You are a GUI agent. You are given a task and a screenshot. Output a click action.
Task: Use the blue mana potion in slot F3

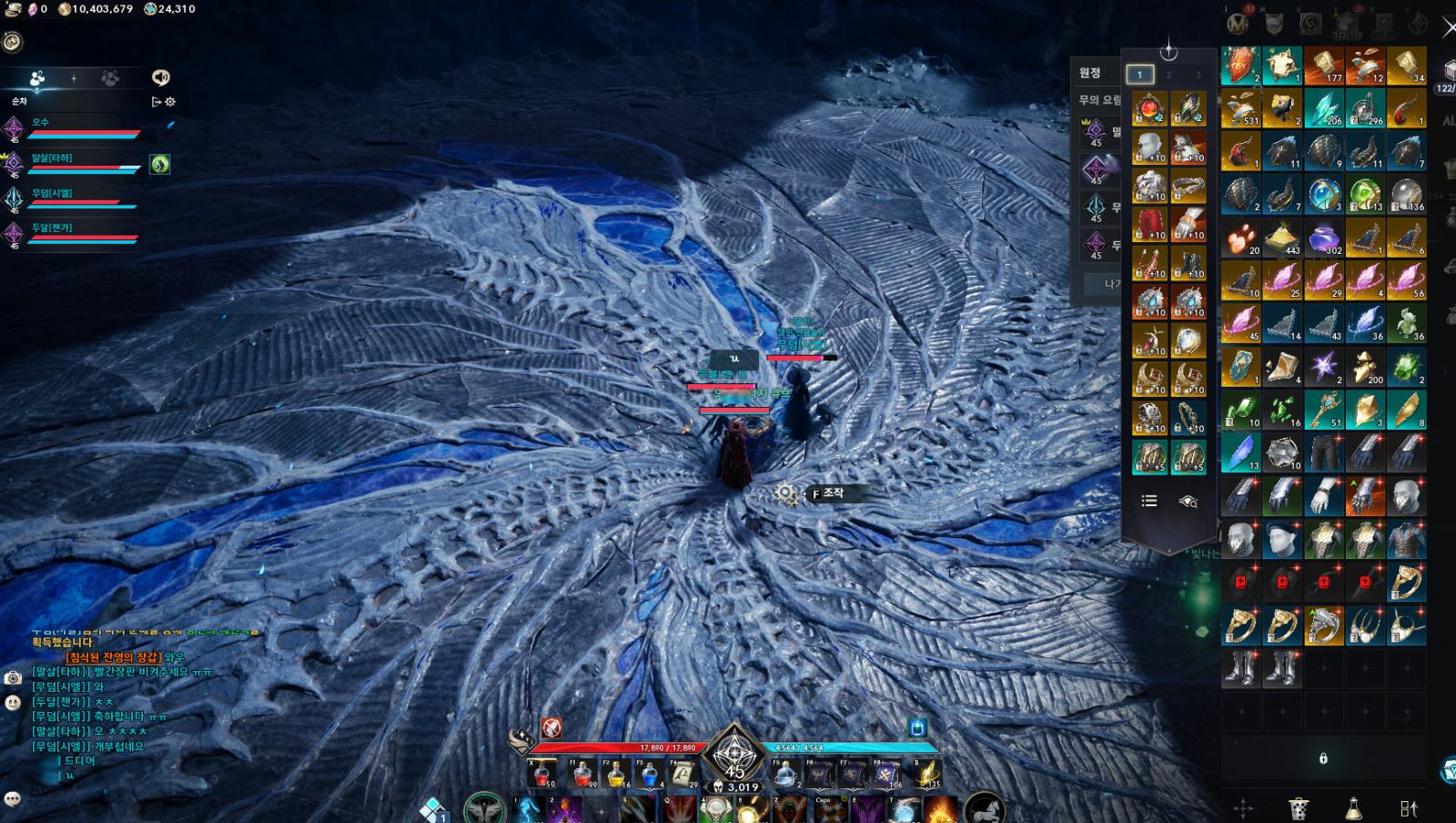coord(650,775)
